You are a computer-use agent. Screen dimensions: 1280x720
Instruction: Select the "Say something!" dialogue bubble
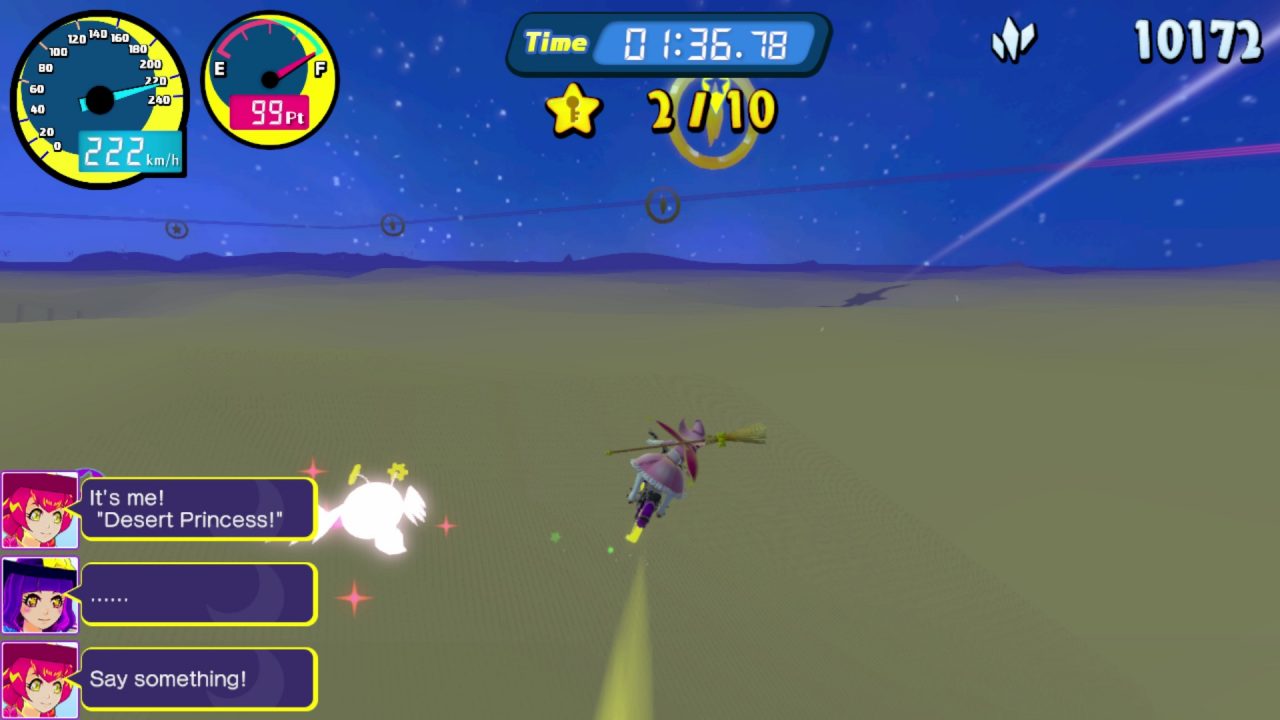coord(198,679)
